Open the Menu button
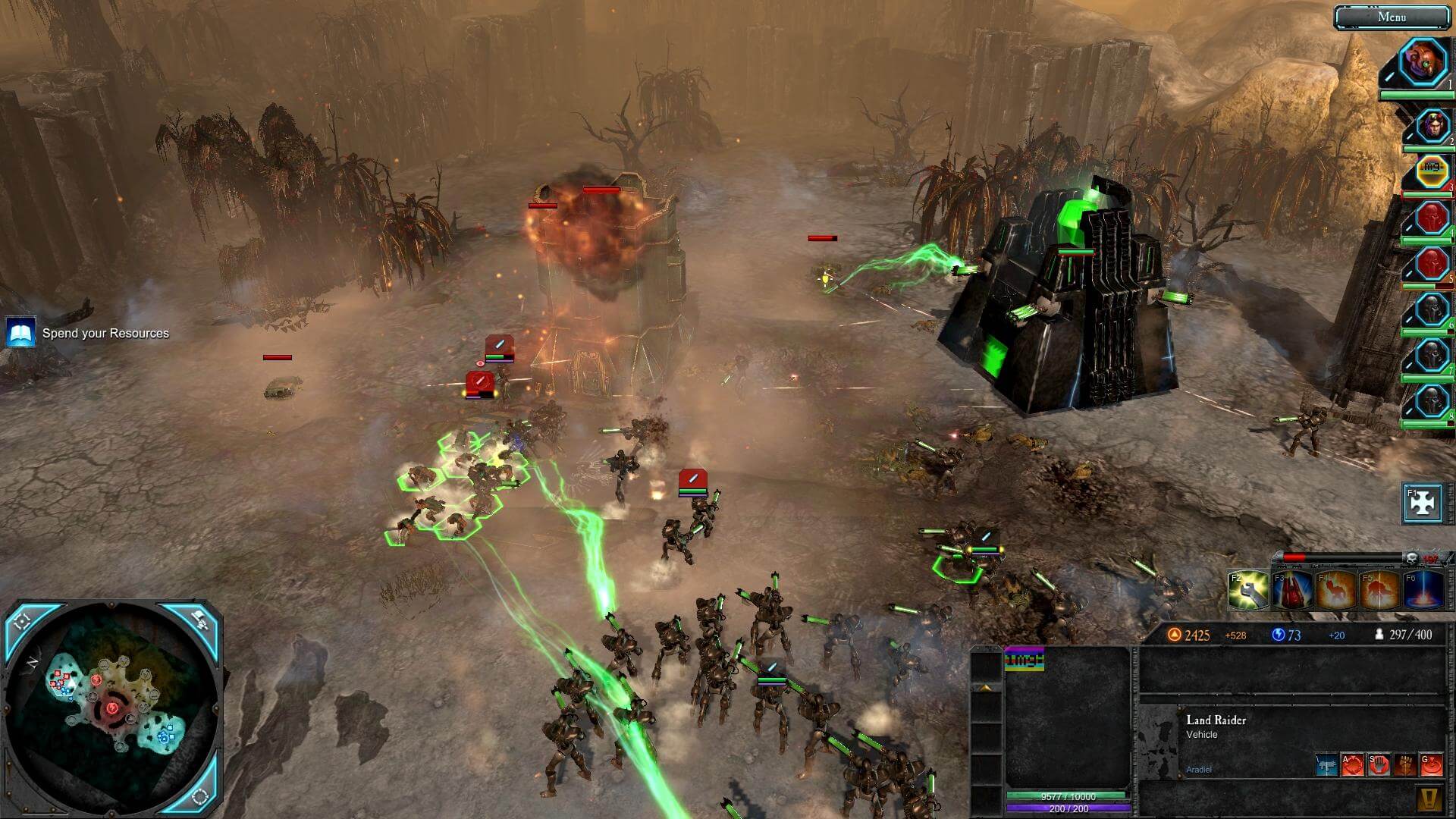 pyautogui.click(x=1391, y=17)
